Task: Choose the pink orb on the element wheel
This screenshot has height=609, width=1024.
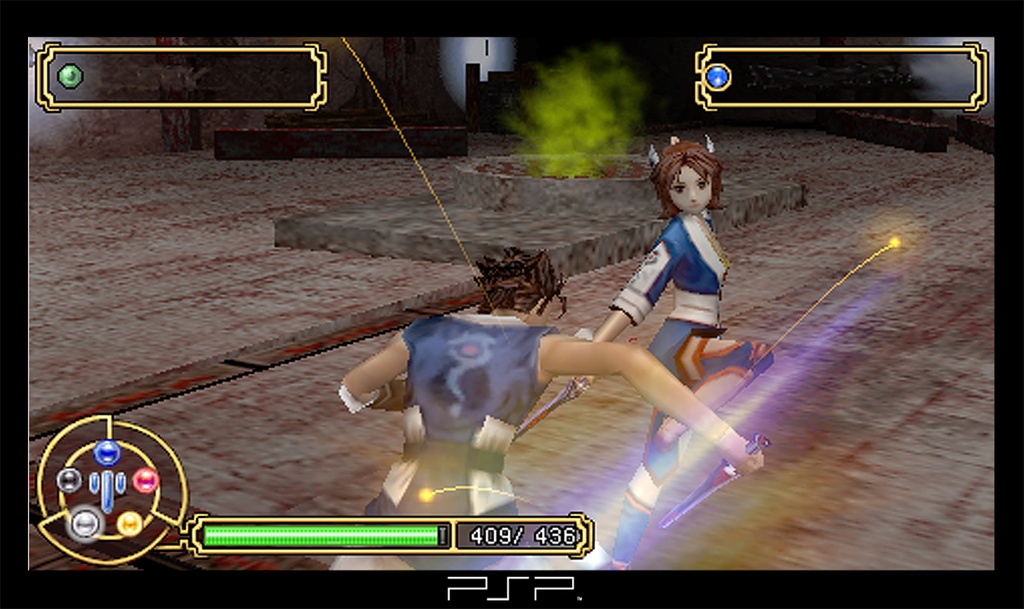Action: click(x=146, y=481)
